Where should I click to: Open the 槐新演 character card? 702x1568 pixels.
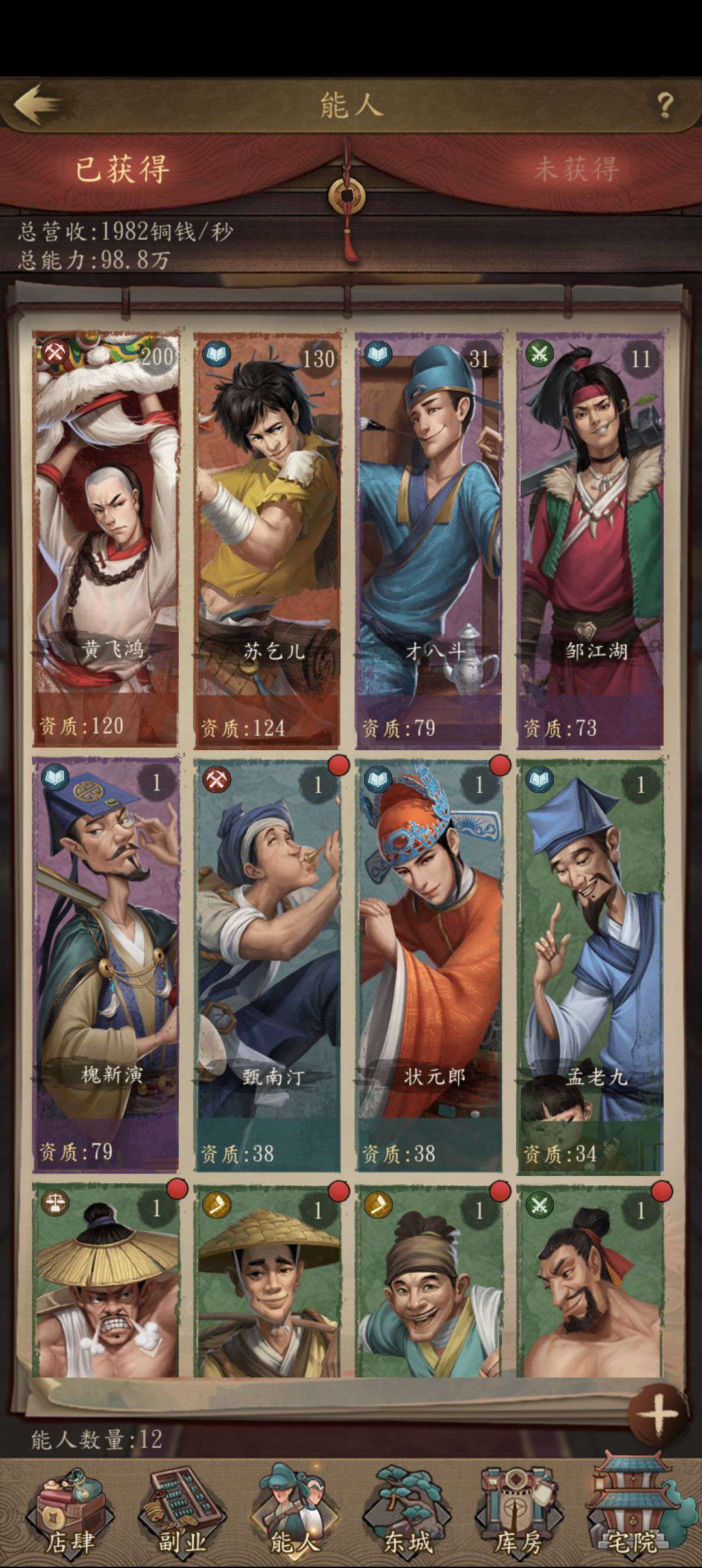(x=106, y=965)
